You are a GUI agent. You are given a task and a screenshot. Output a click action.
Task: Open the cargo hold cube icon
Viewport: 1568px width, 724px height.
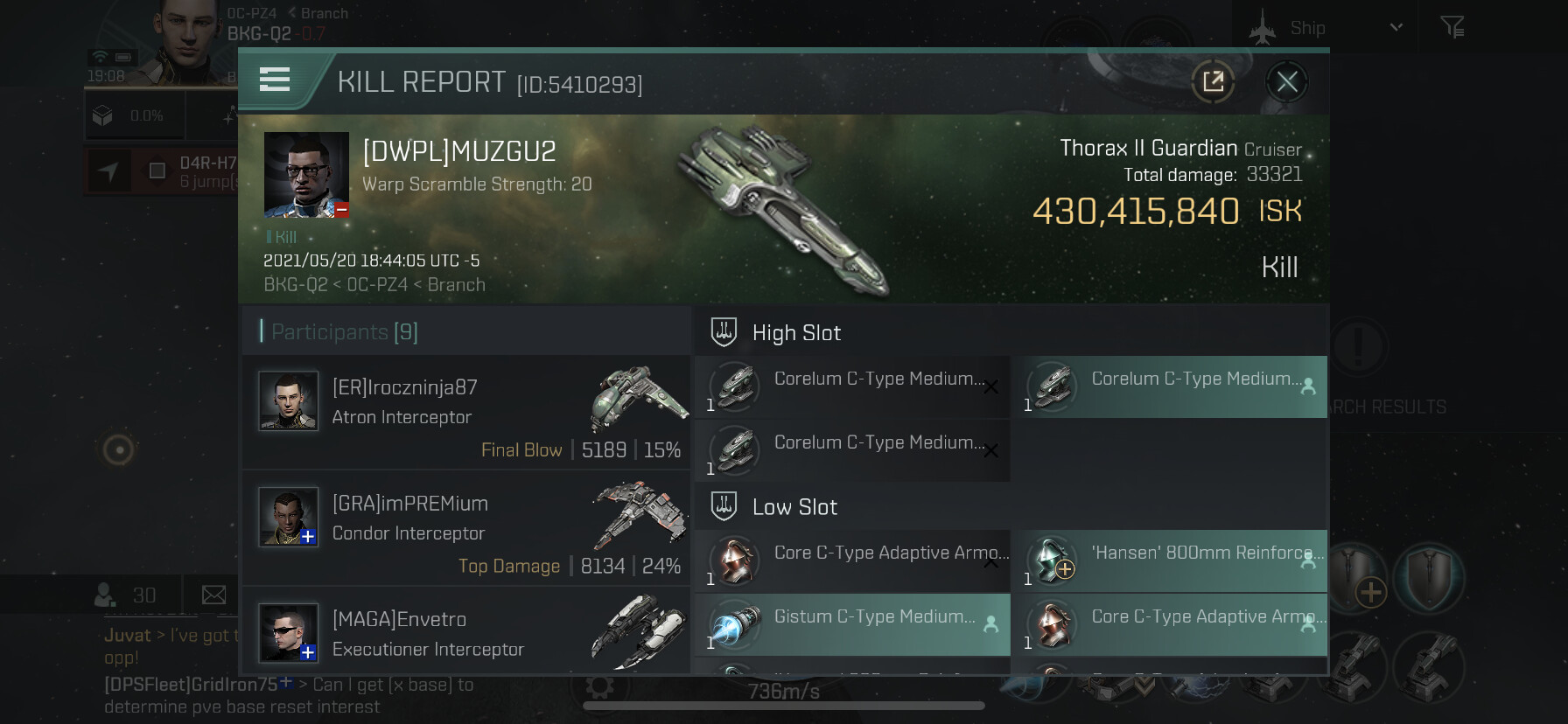[x=103, y=116]
